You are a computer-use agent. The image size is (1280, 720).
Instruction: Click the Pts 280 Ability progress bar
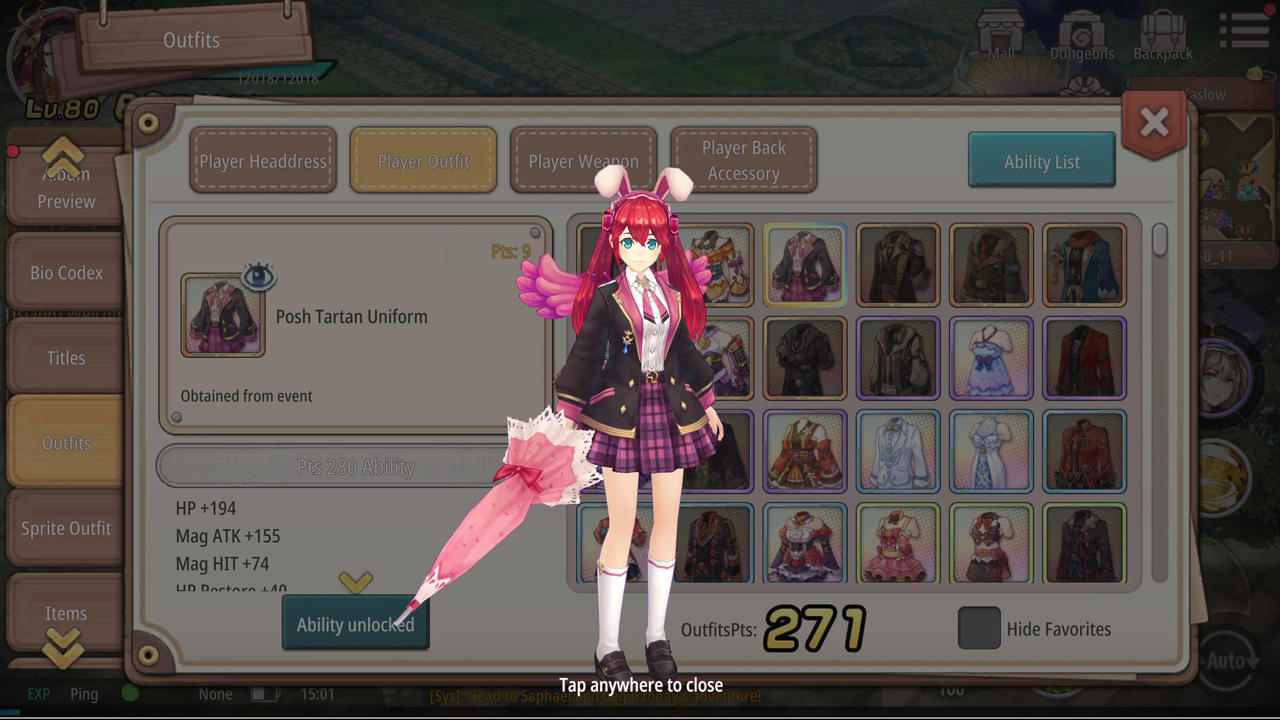355,466
